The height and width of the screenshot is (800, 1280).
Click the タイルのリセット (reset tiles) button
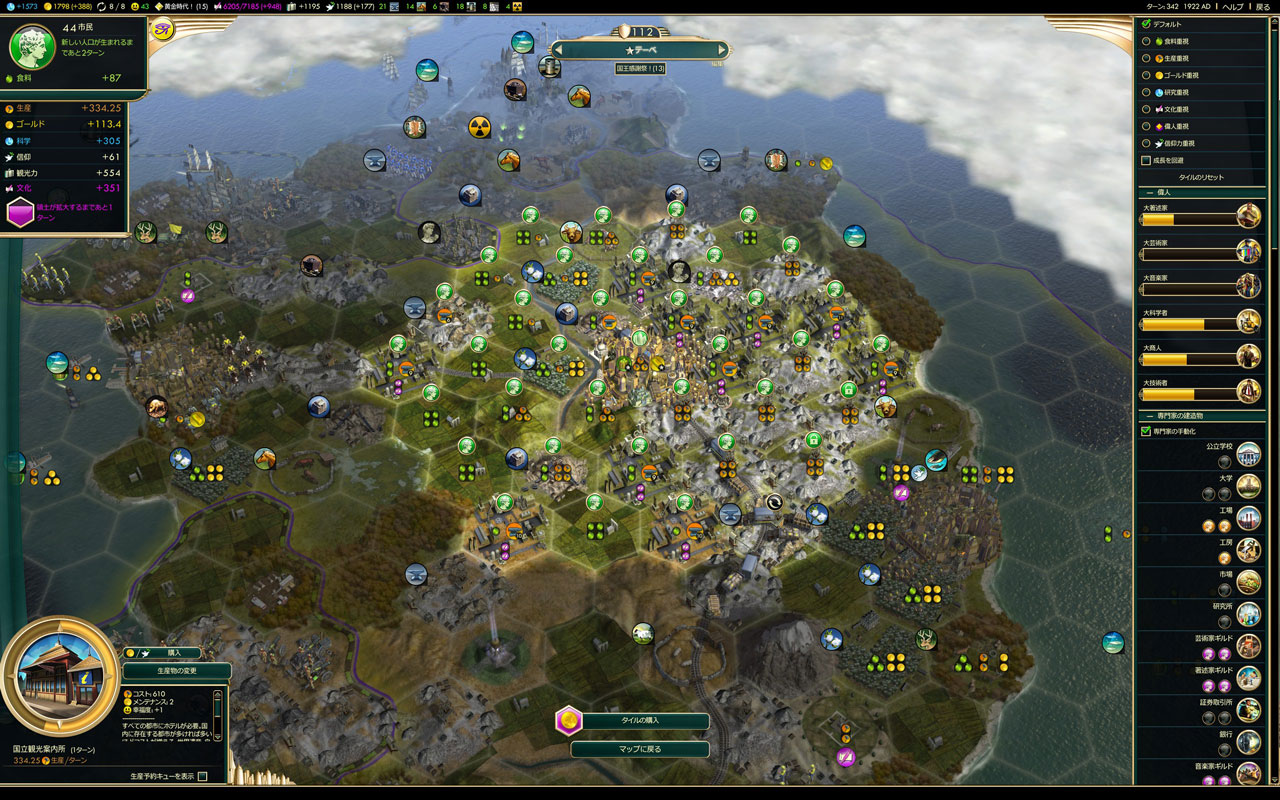1201,177
